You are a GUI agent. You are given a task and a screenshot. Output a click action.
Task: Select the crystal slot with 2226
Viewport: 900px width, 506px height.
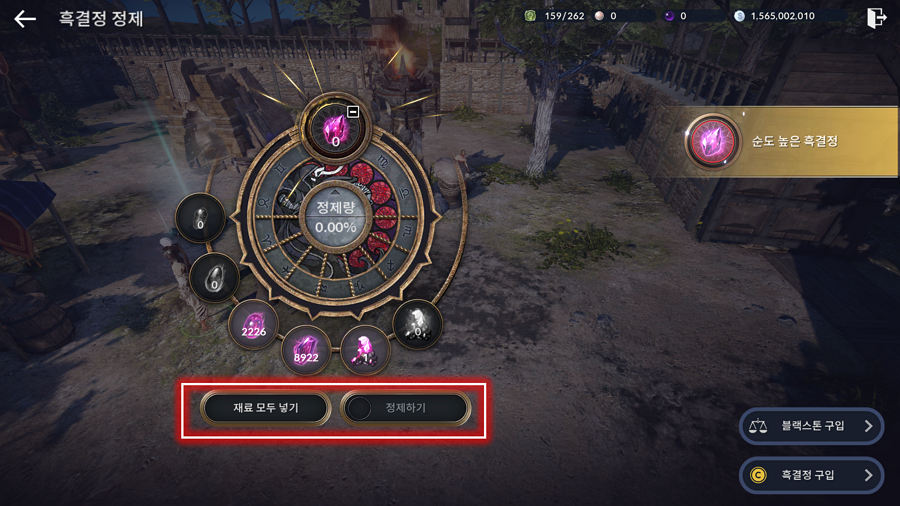(x=254, y=323)
